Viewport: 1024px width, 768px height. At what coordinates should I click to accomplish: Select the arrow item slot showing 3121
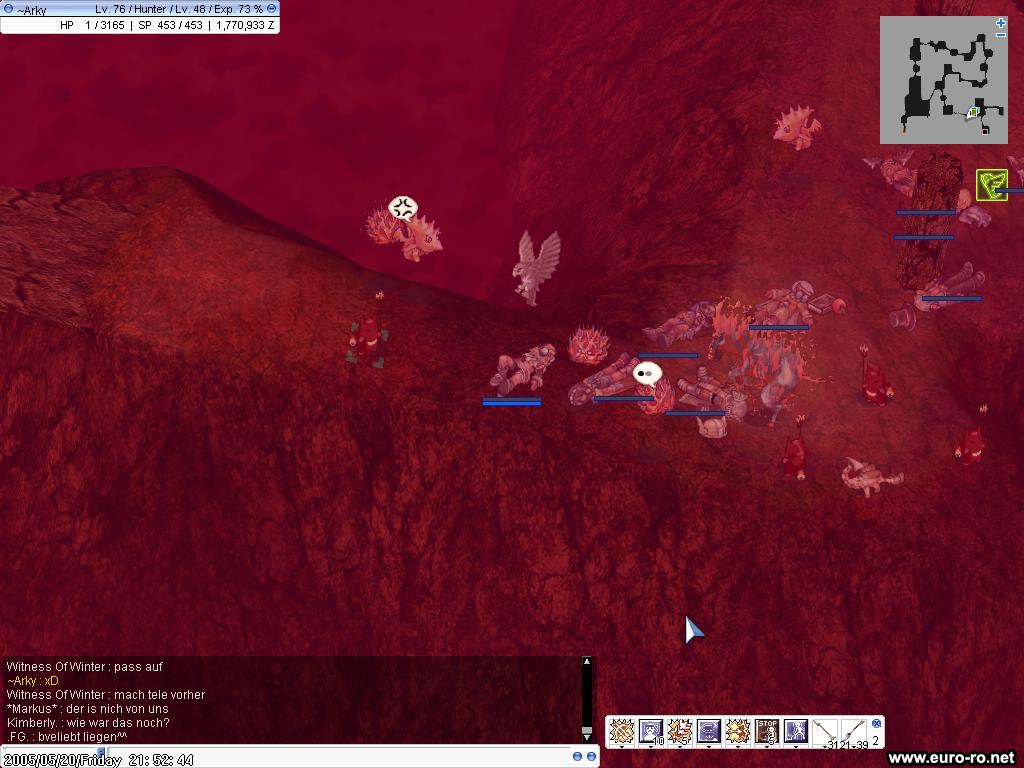tap(825, 732)
